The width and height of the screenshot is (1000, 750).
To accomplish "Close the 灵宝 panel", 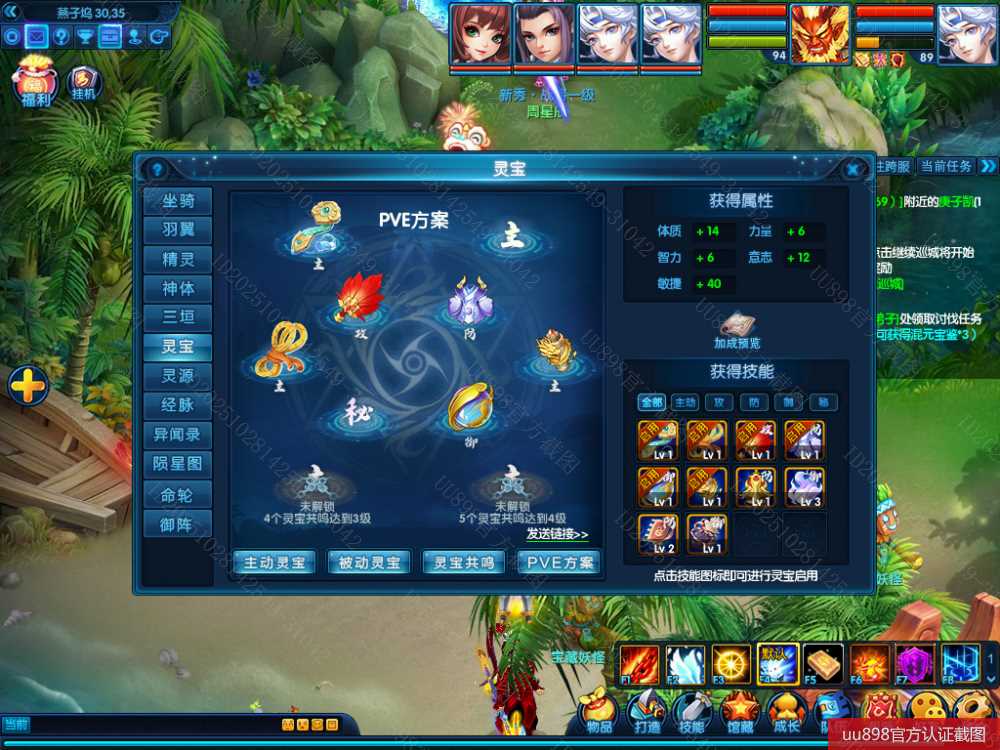I will [853, 169].
